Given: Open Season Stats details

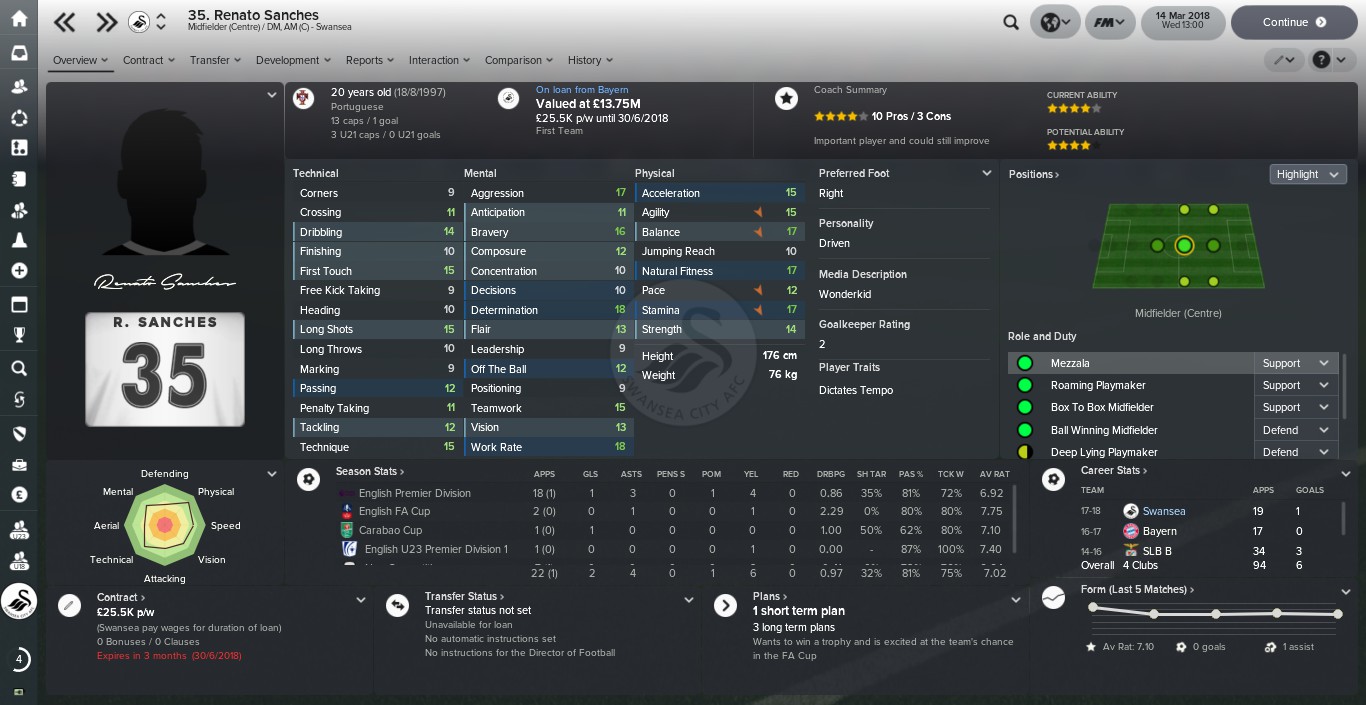Looking at the screenshot, I should click(x=370, y=471).
